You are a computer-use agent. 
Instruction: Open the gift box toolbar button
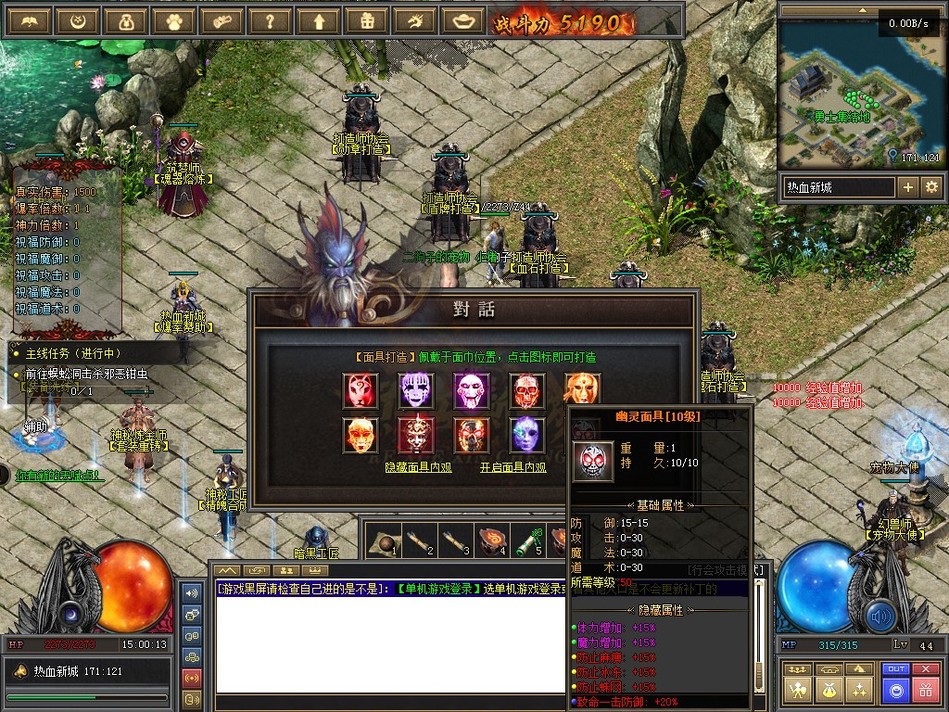[x=366, y=21]
